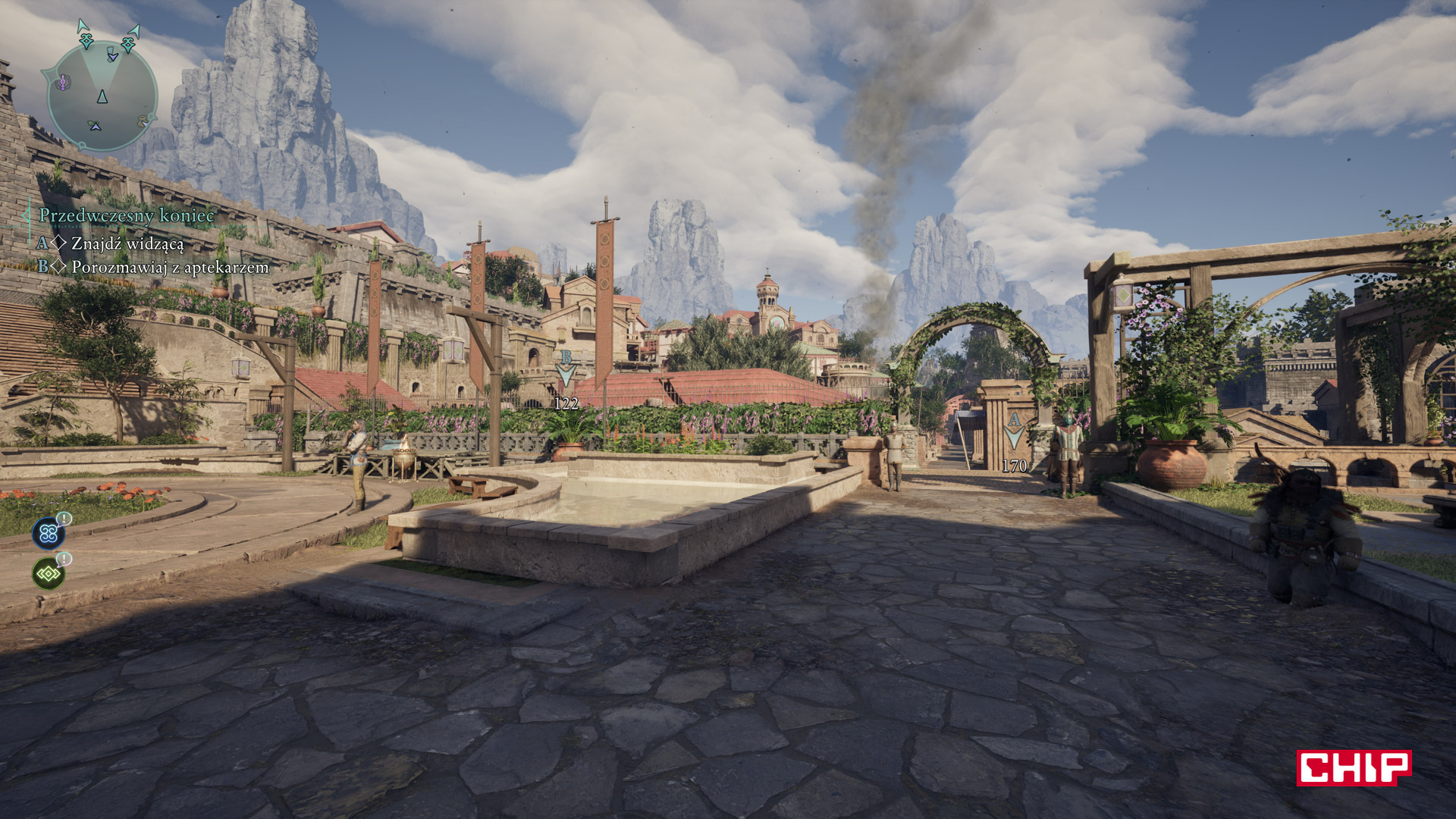Select the green triangle marker on minimap

pyautogui.click(x=94, y=127)
